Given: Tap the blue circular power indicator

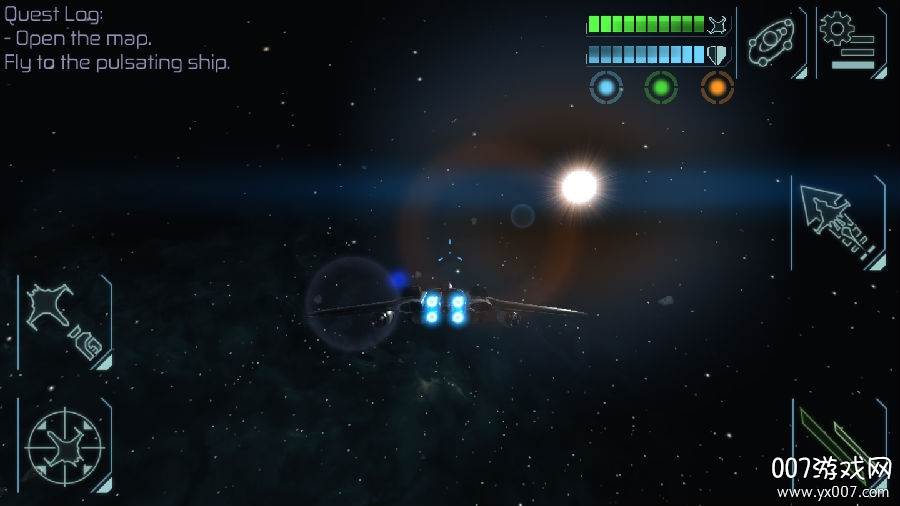Looking at the screenshot, I should tap(606, 87).
